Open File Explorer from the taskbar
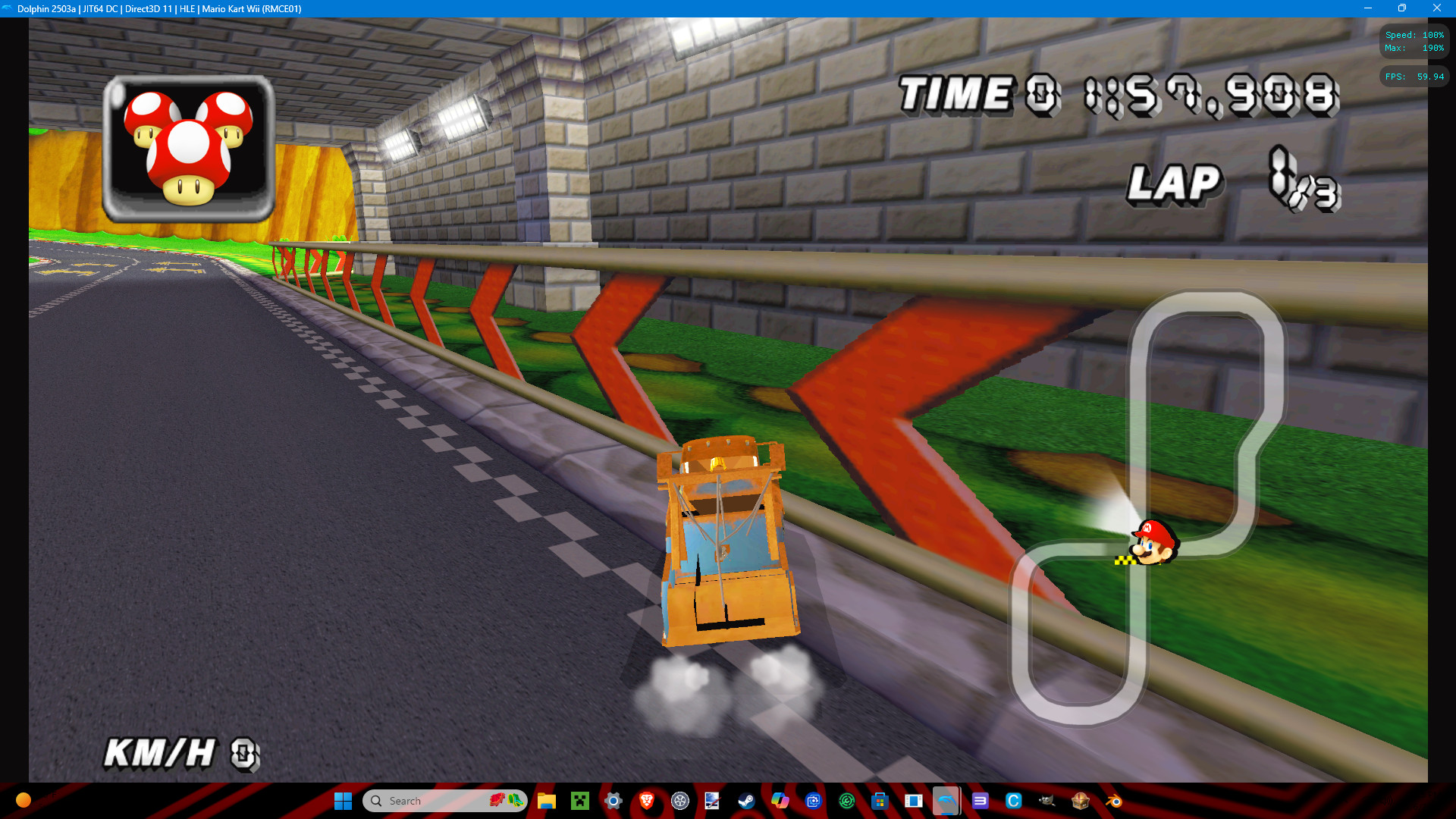This screenshot has width=1456, height=819. tap(545, 801)
